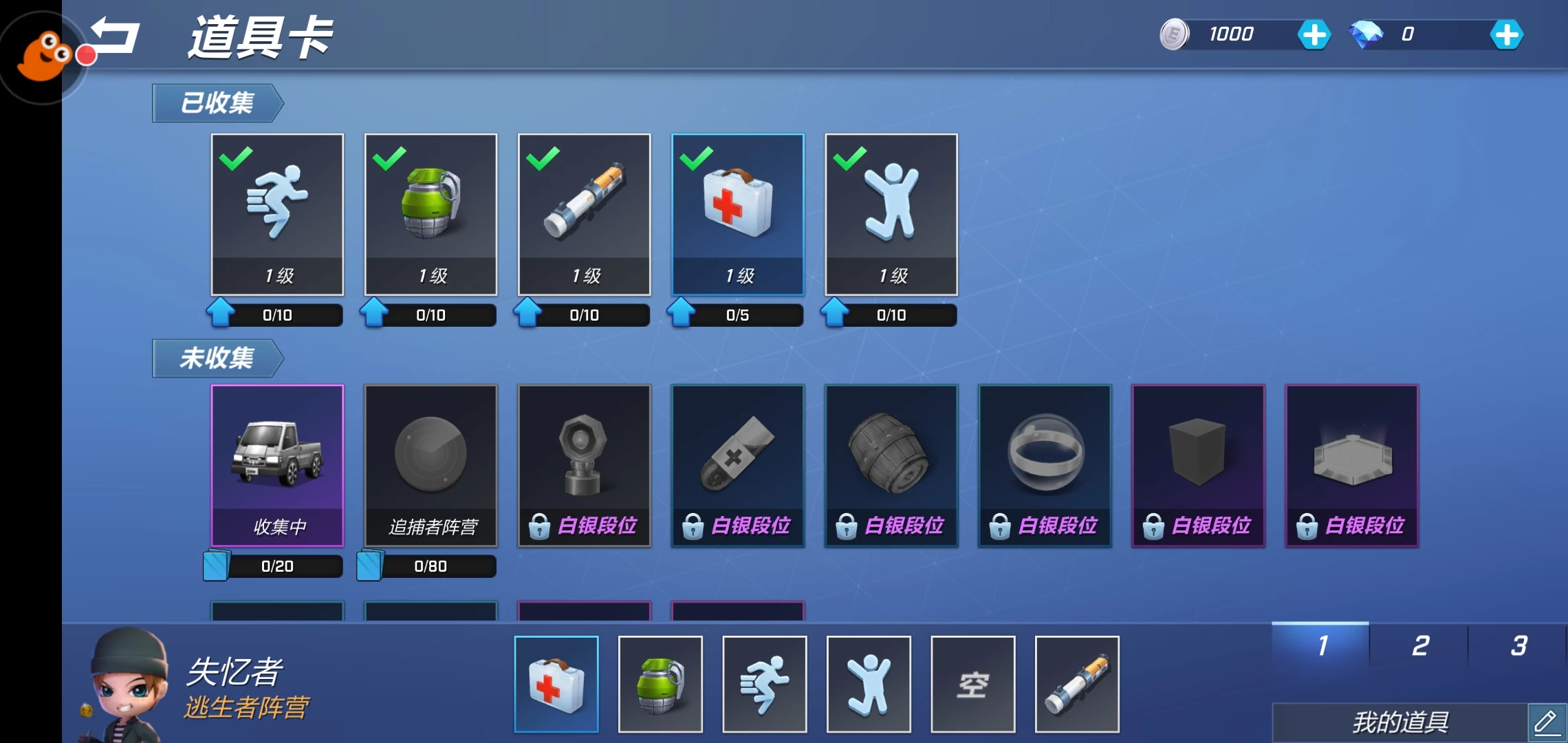Switch to loadout tab 2

click(x=1419, y=645)
